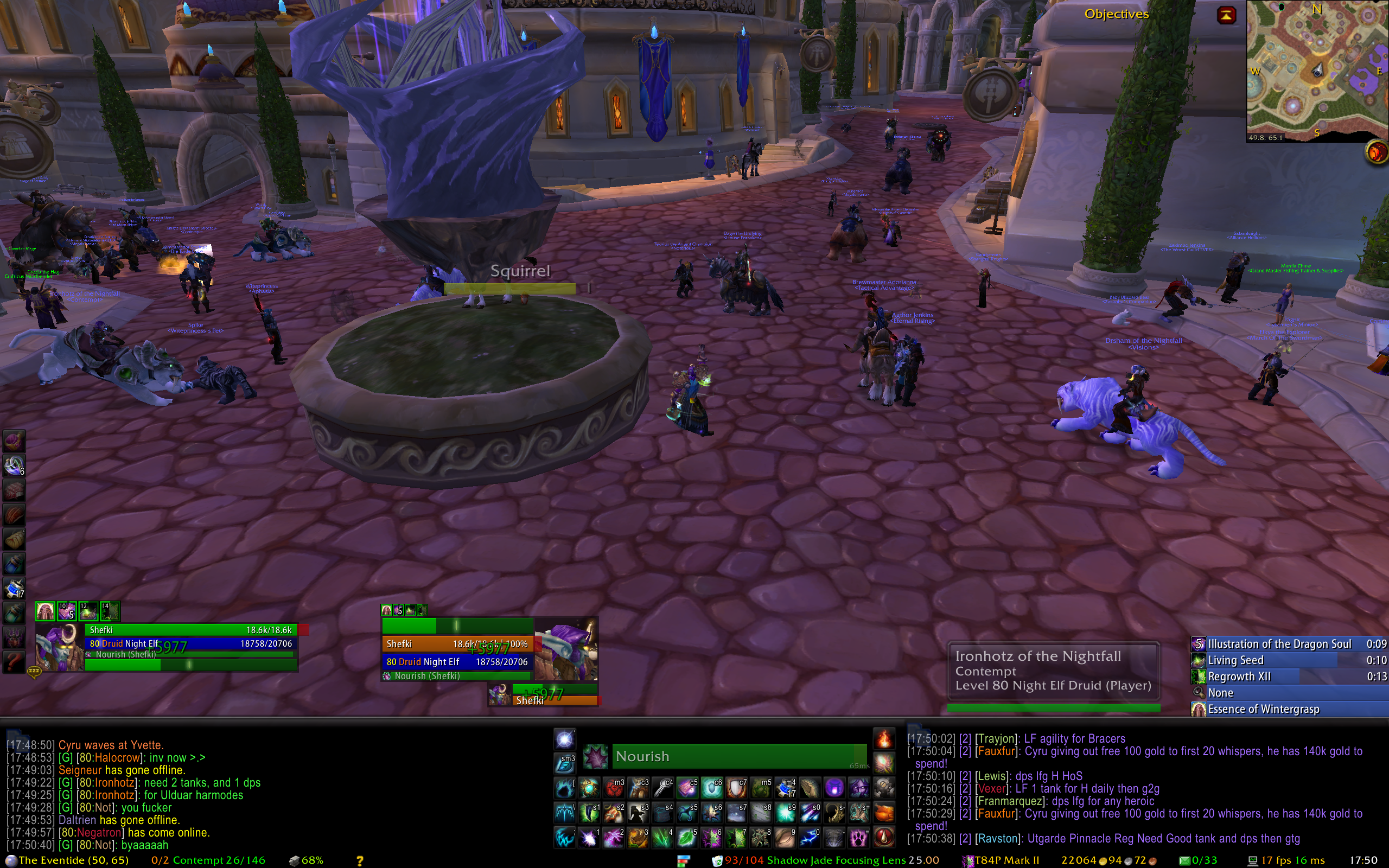
Task: Eat the roasted chicken food item
Action: point(884,813)
